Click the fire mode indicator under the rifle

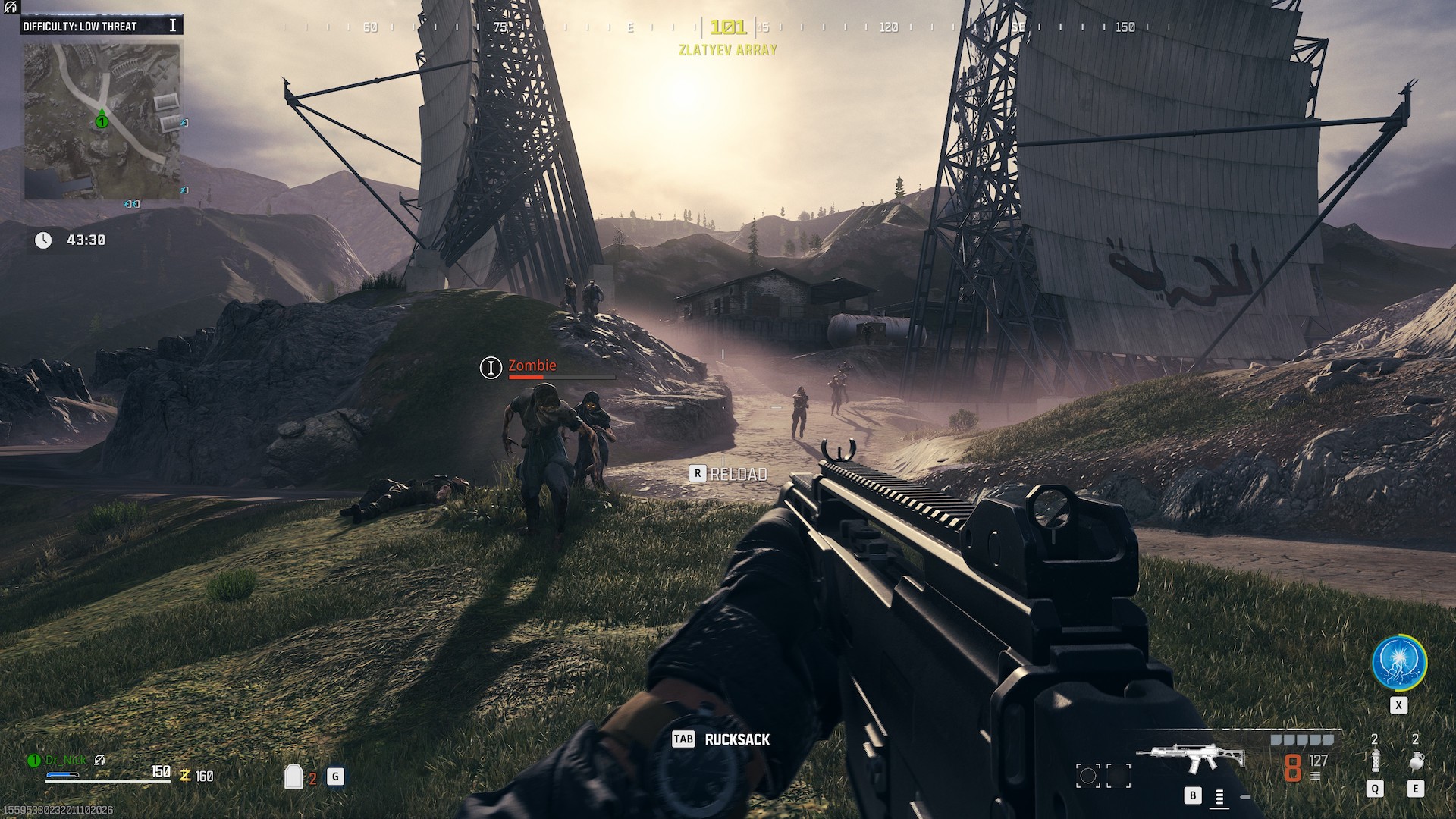pyautogui.click(x=1219, y=797)
